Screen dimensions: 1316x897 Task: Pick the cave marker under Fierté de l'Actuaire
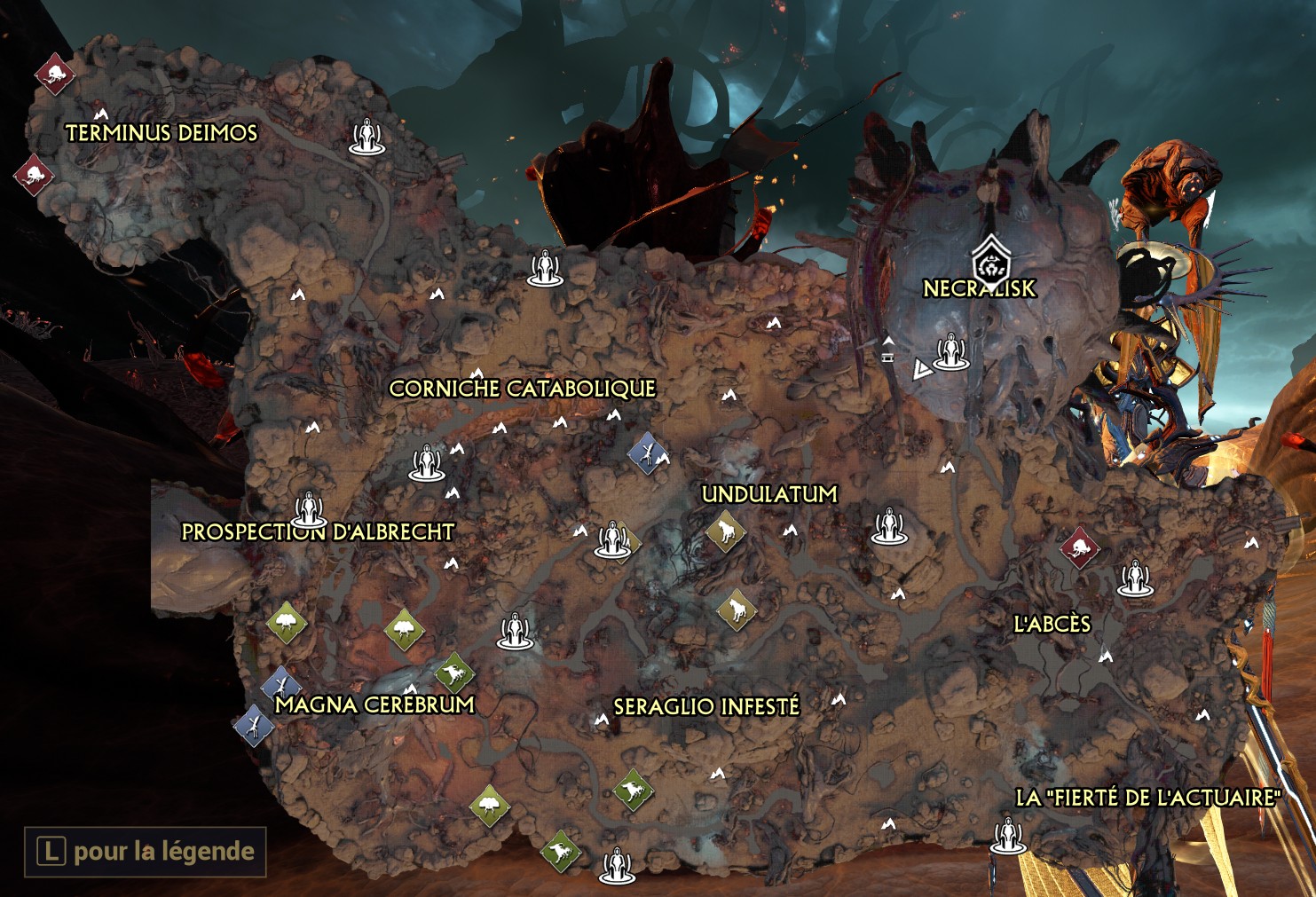coord(1008,836)
